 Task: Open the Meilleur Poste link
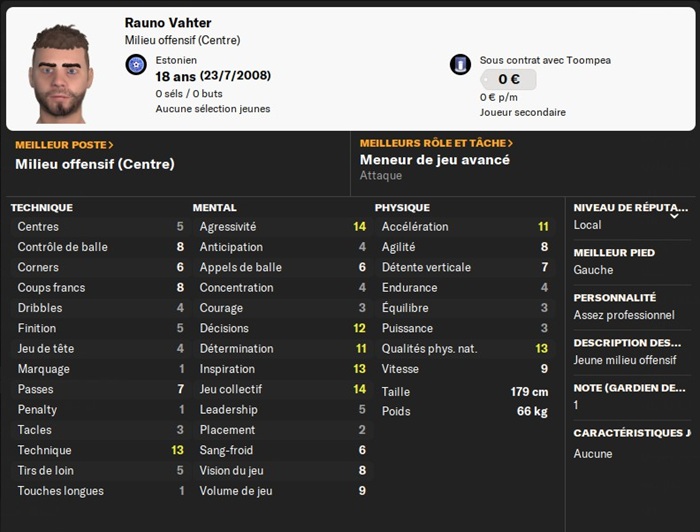pos(64,145)
